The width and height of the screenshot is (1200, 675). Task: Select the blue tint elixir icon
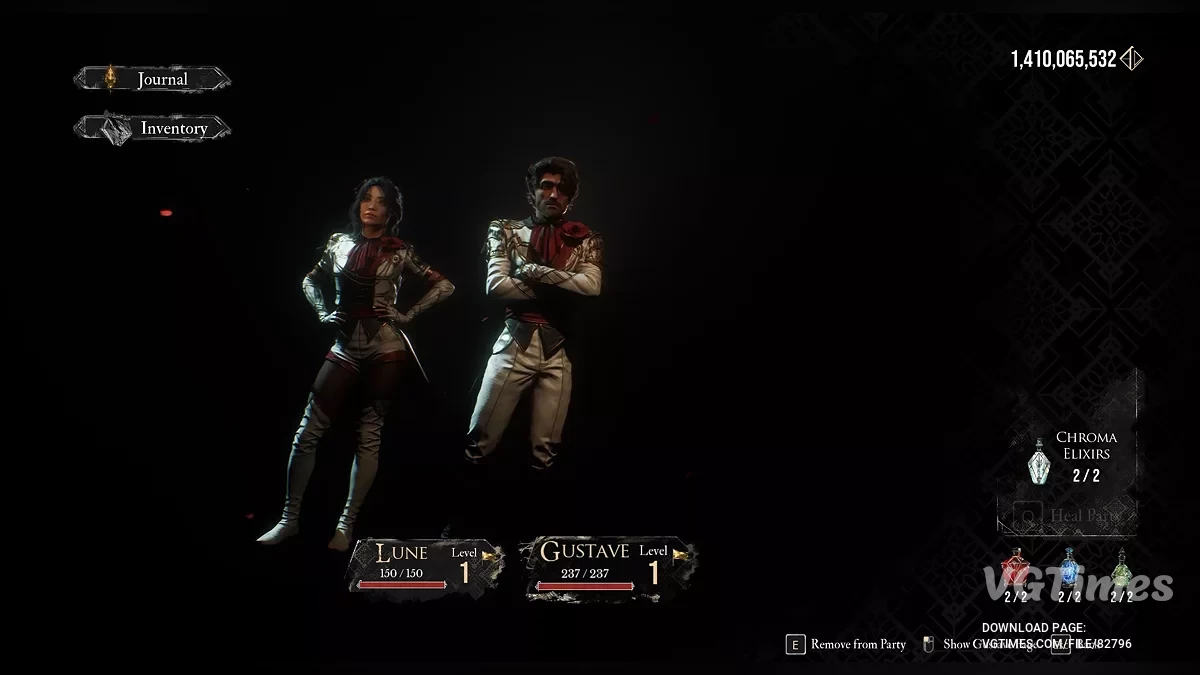click(1069, 570)
